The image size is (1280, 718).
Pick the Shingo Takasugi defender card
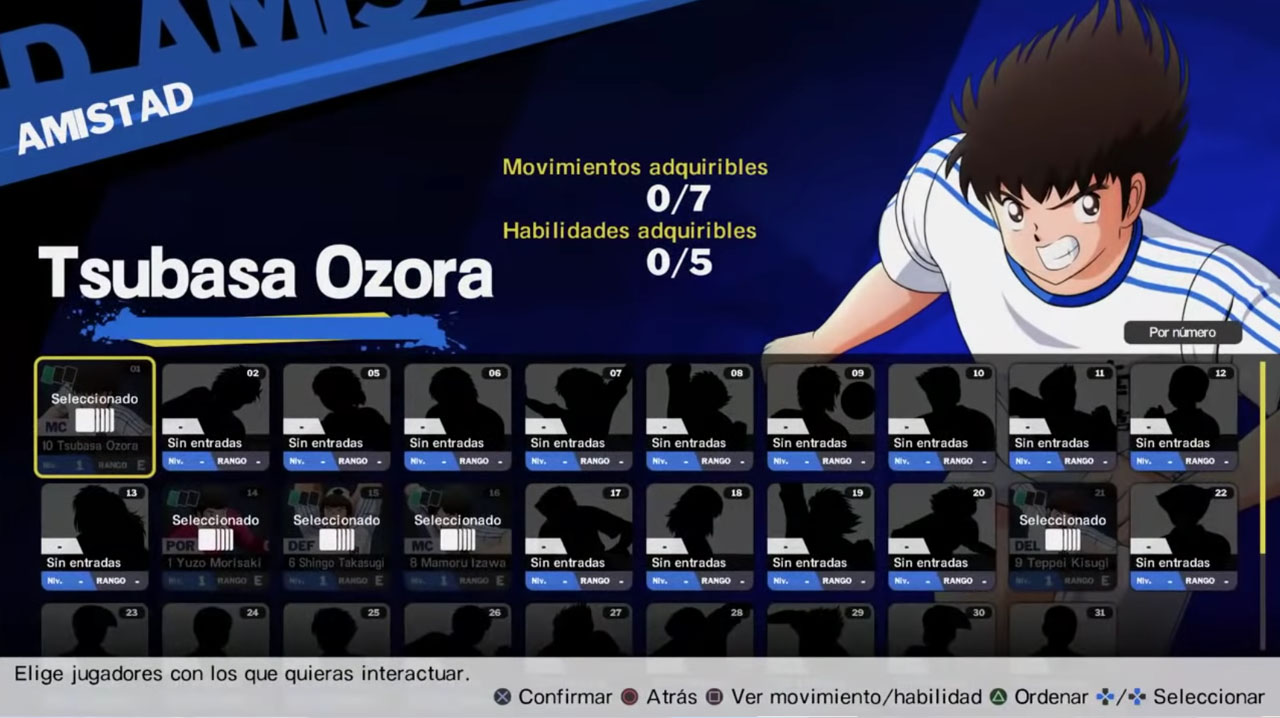coord(337,537)
